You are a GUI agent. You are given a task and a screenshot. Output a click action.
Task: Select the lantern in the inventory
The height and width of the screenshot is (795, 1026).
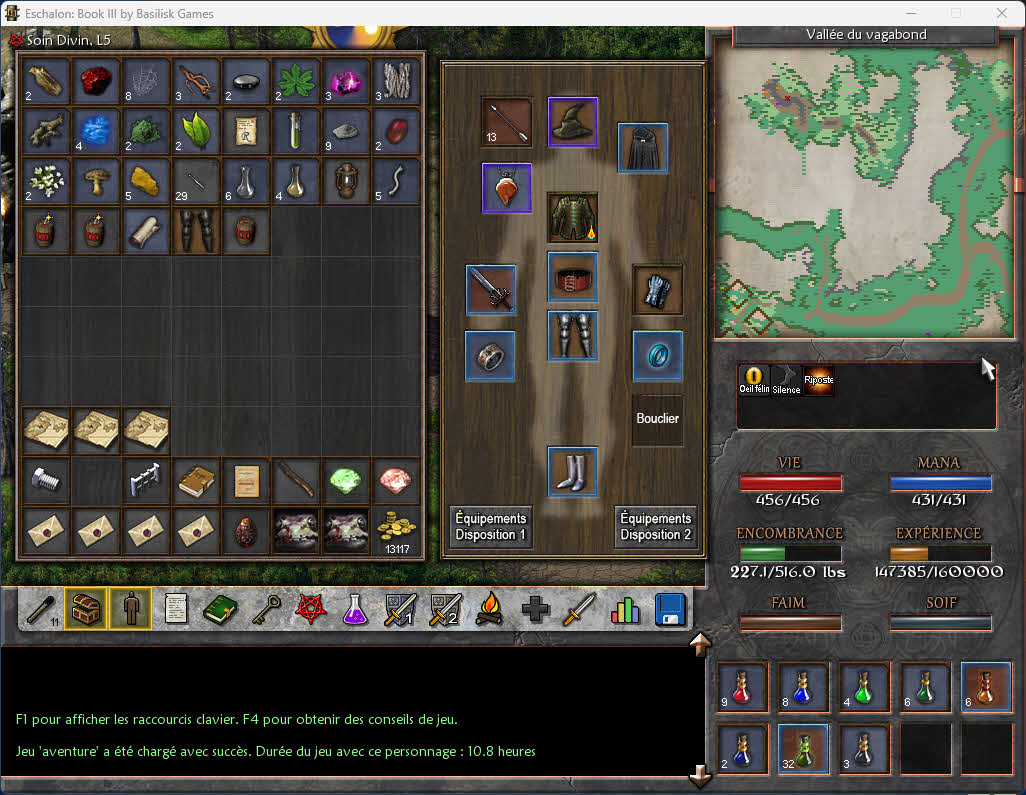click(346, 181)
